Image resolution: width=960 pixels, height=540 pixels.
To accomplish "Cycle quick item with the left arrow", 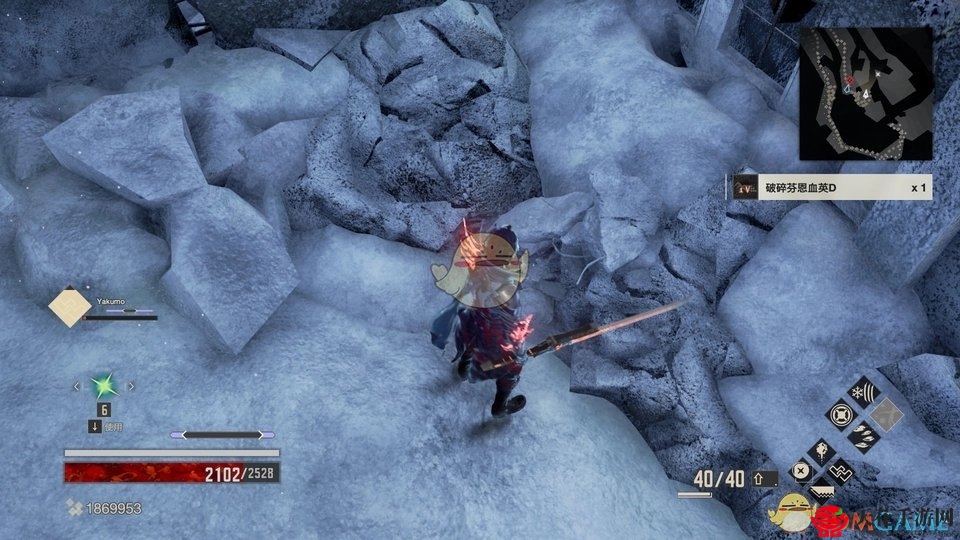I will click(75, 385).
